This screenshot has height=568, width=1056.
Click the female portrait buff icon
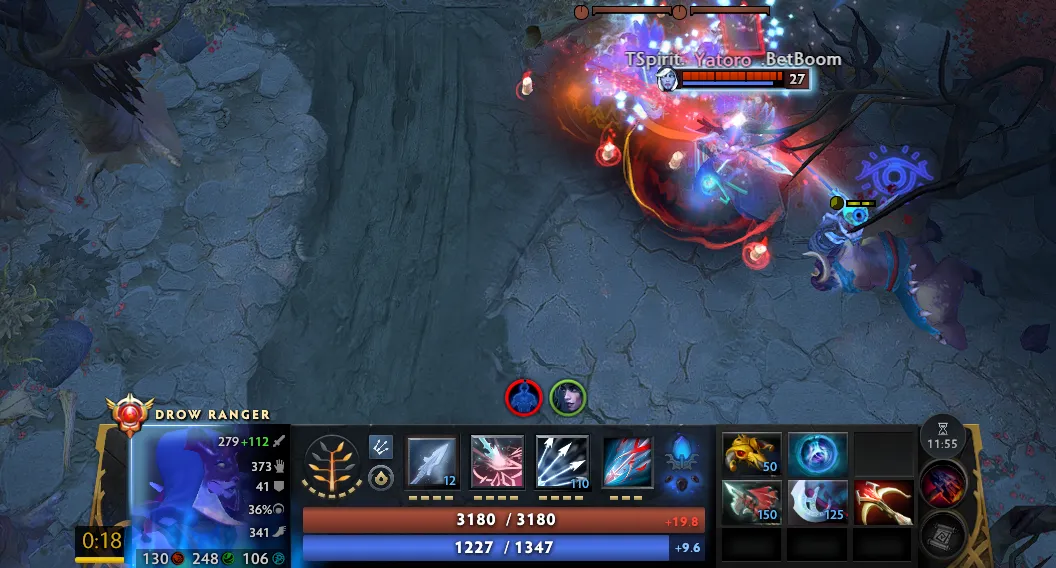(x=567, y=397)
